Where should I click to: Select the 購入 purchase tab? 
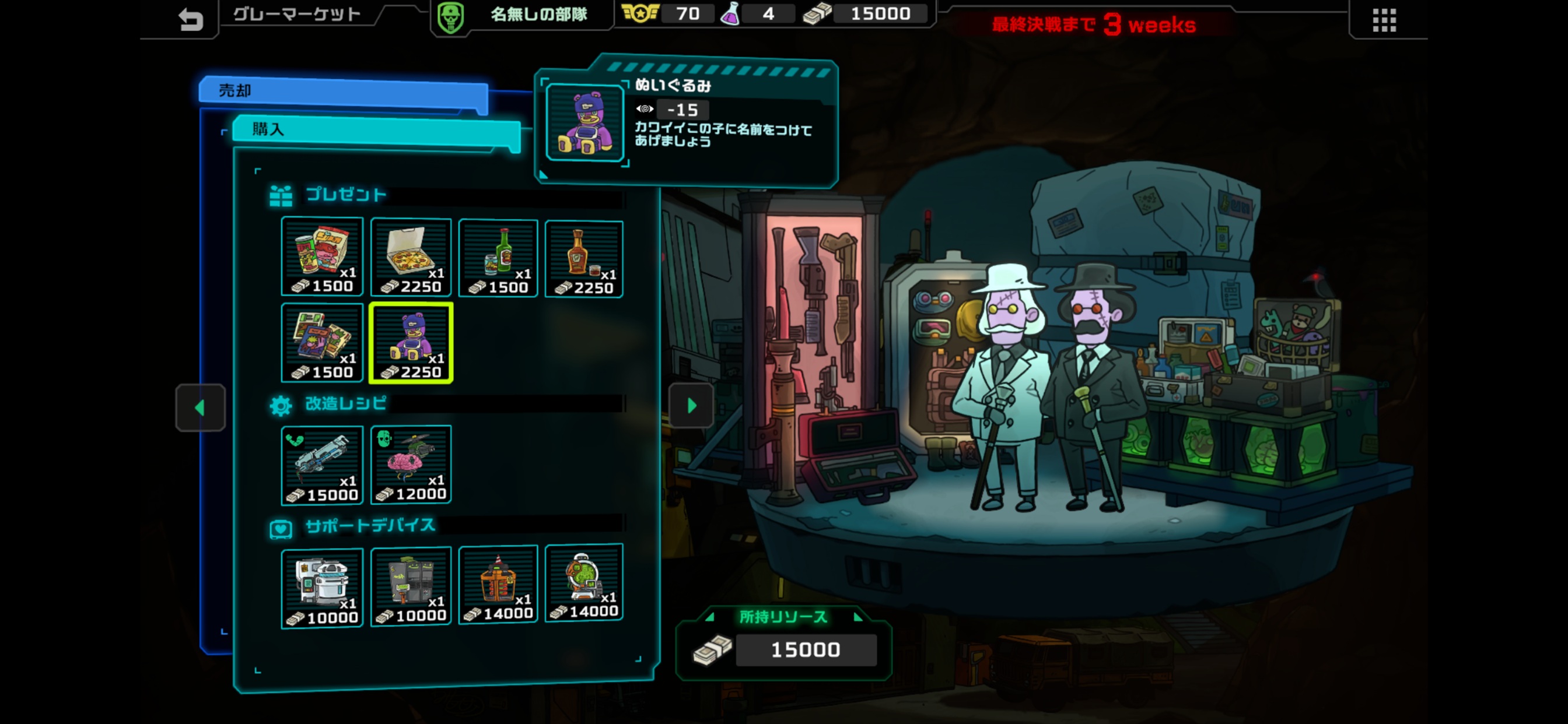coord(376,129)
